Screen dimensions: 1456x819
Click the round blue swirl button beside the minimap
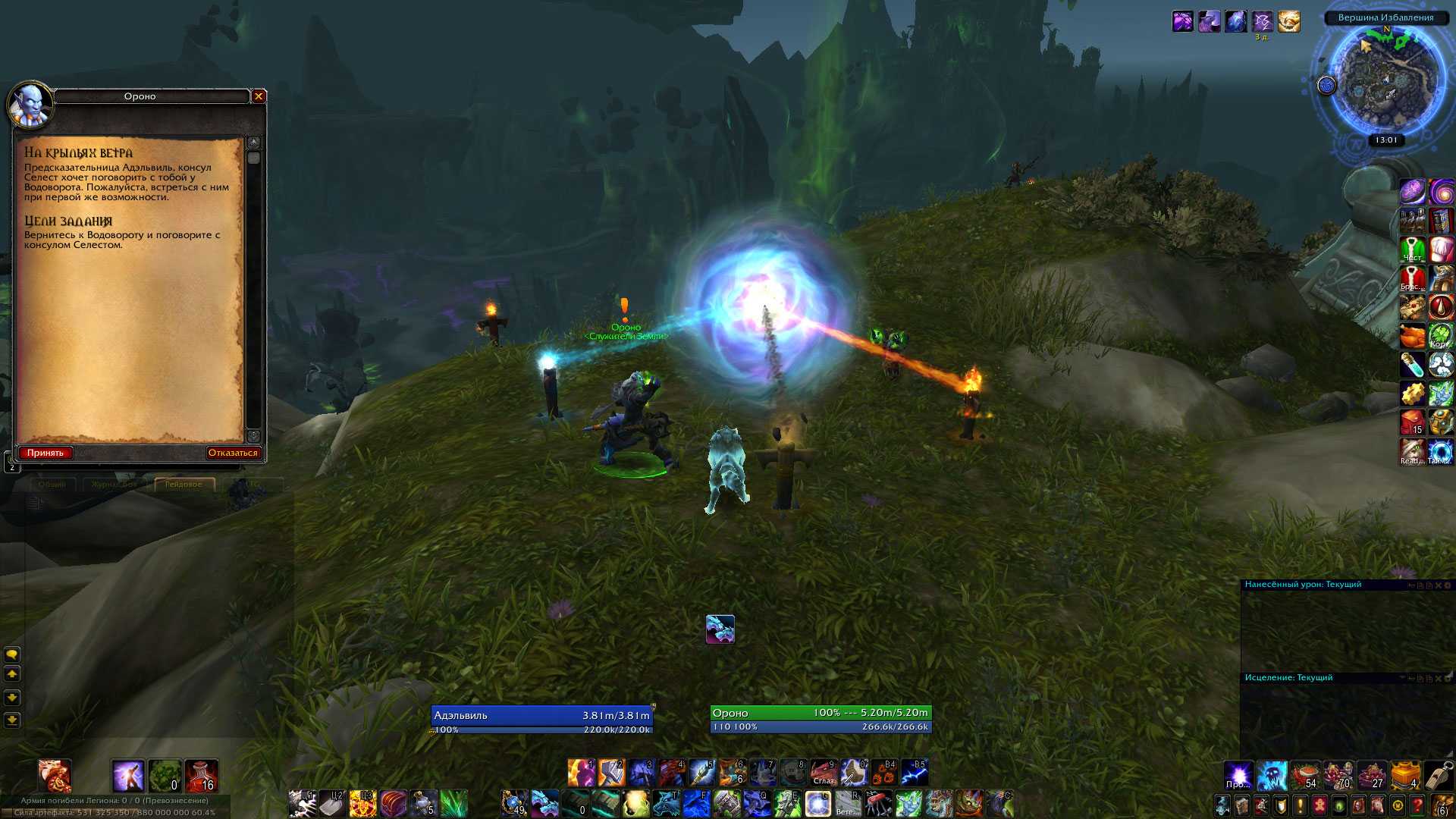pyautogui.click(x=1326, y=86)
